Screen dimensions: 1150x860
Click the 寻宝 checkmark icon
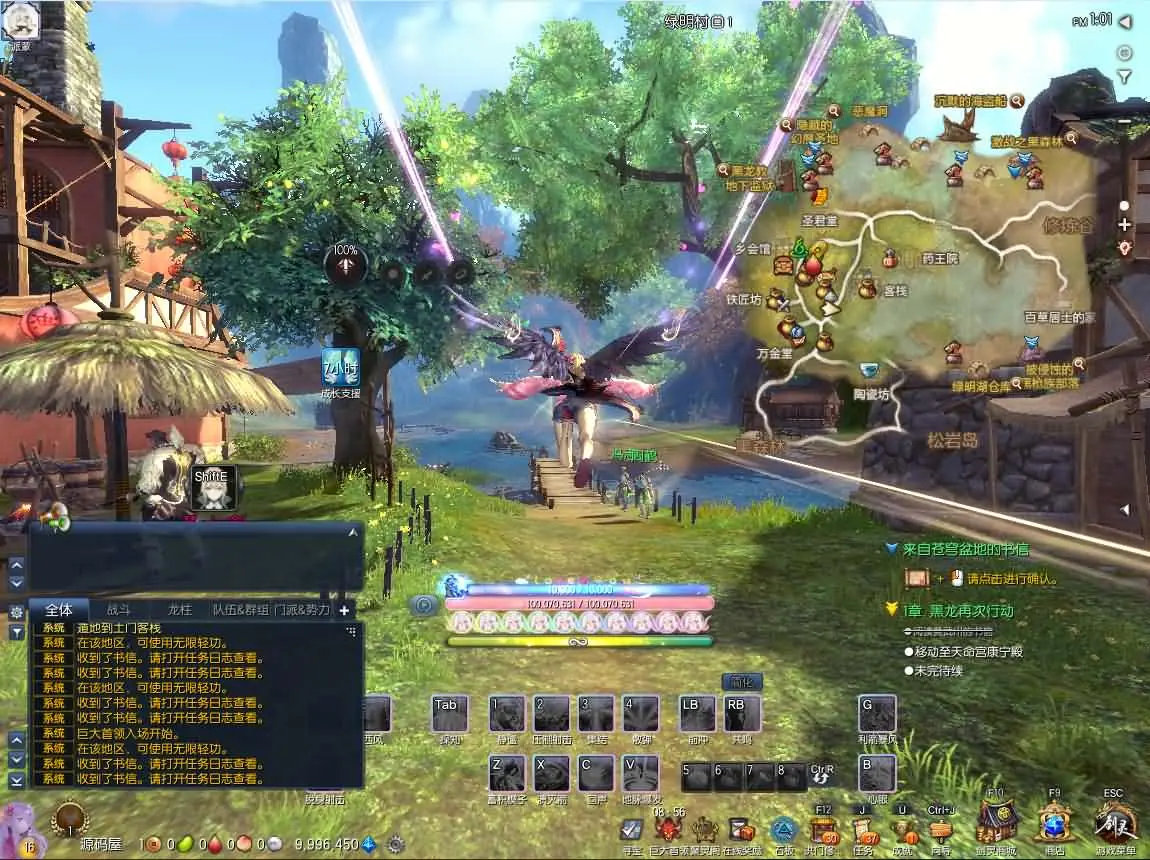[x=631, y=830]
